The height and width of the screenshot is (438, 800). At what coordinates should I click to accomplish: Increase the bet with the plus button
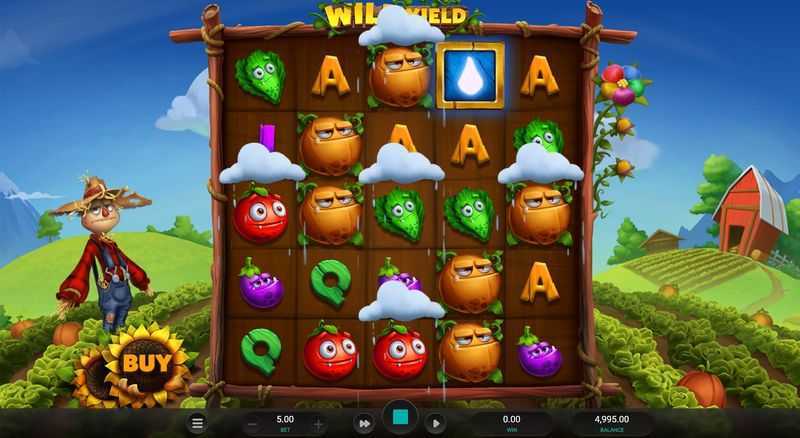coord(318,423)
